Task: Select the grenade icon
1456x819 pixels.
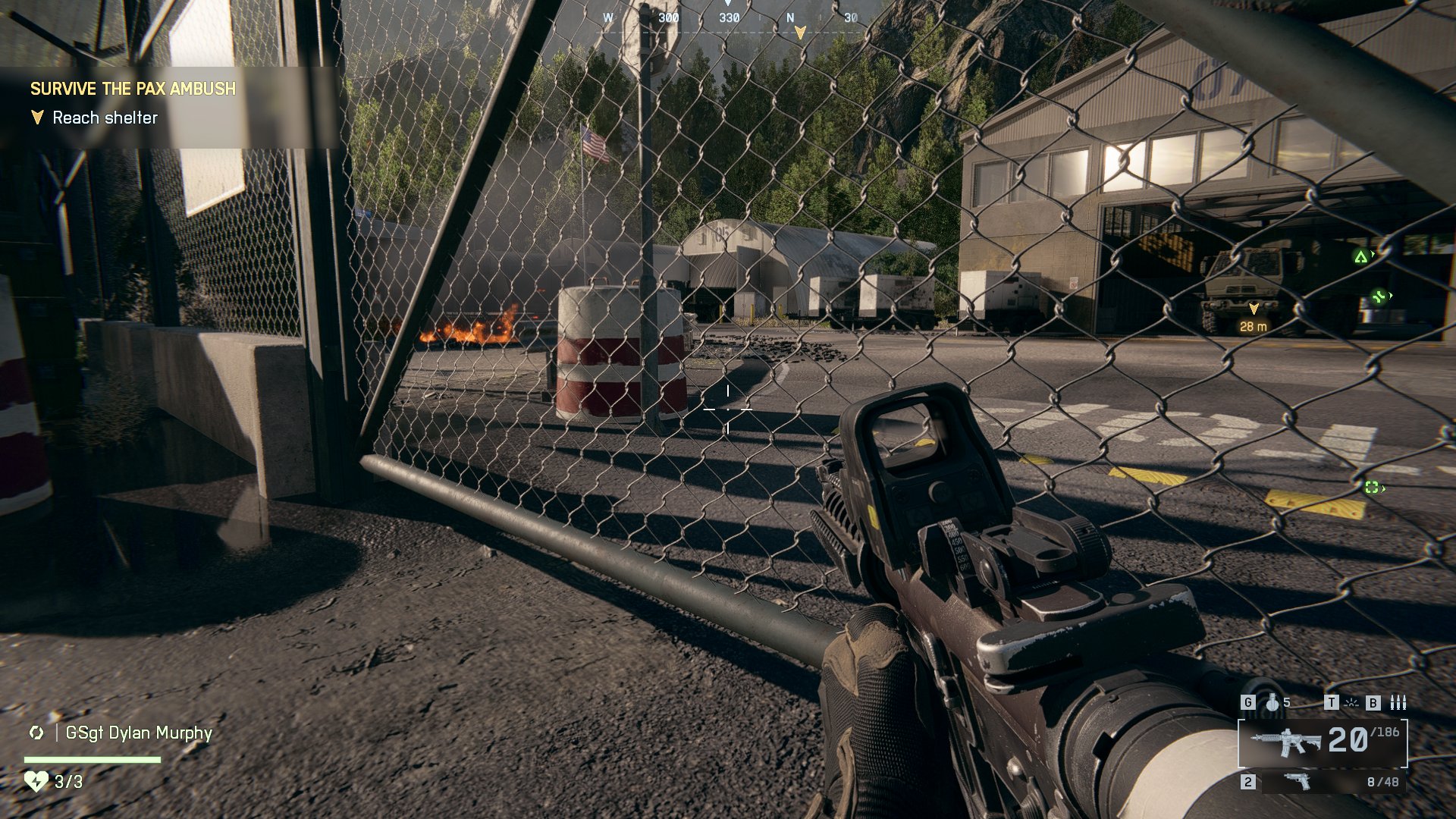Action: [x=1272, y=703]
